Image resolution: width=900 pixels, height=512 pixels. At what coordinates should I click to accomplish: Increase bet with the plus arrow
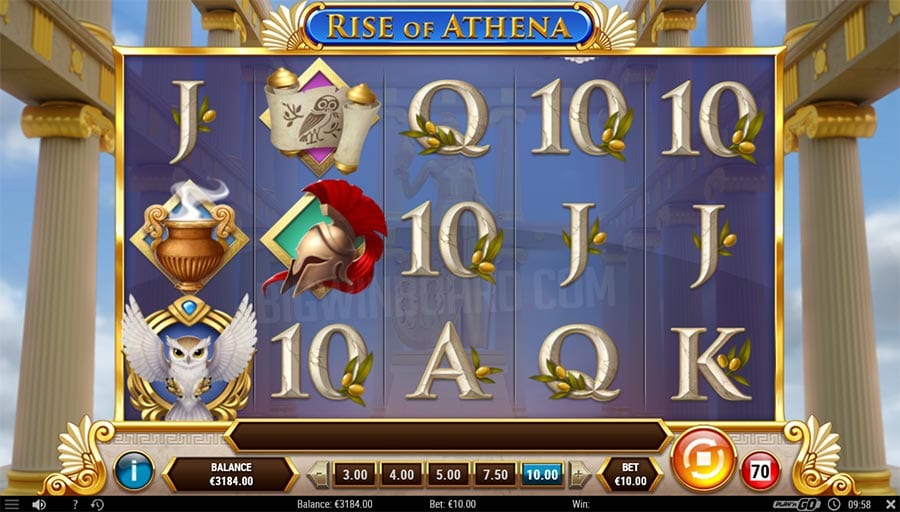578,474
